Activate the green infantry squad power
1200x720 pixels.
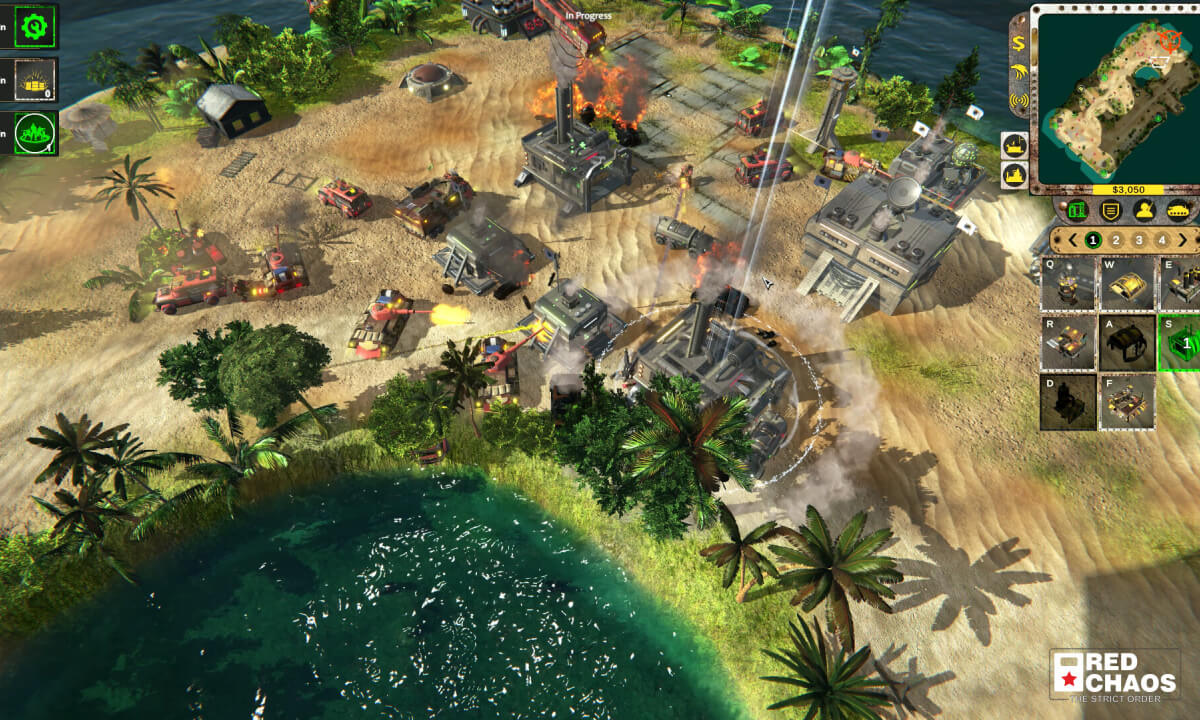coord(34,133)
